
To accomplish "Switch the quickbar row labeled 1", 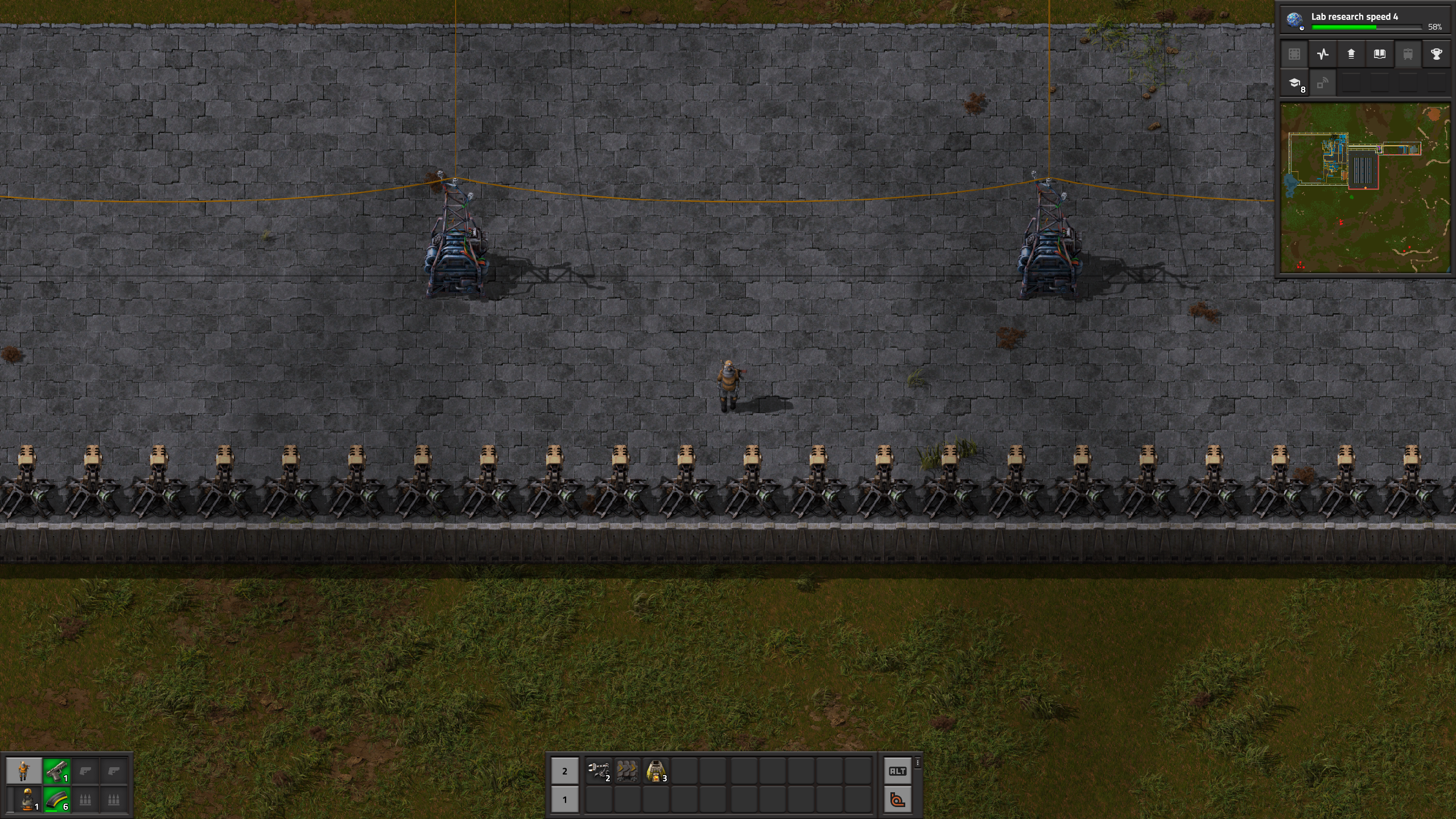I will (564, 800).
